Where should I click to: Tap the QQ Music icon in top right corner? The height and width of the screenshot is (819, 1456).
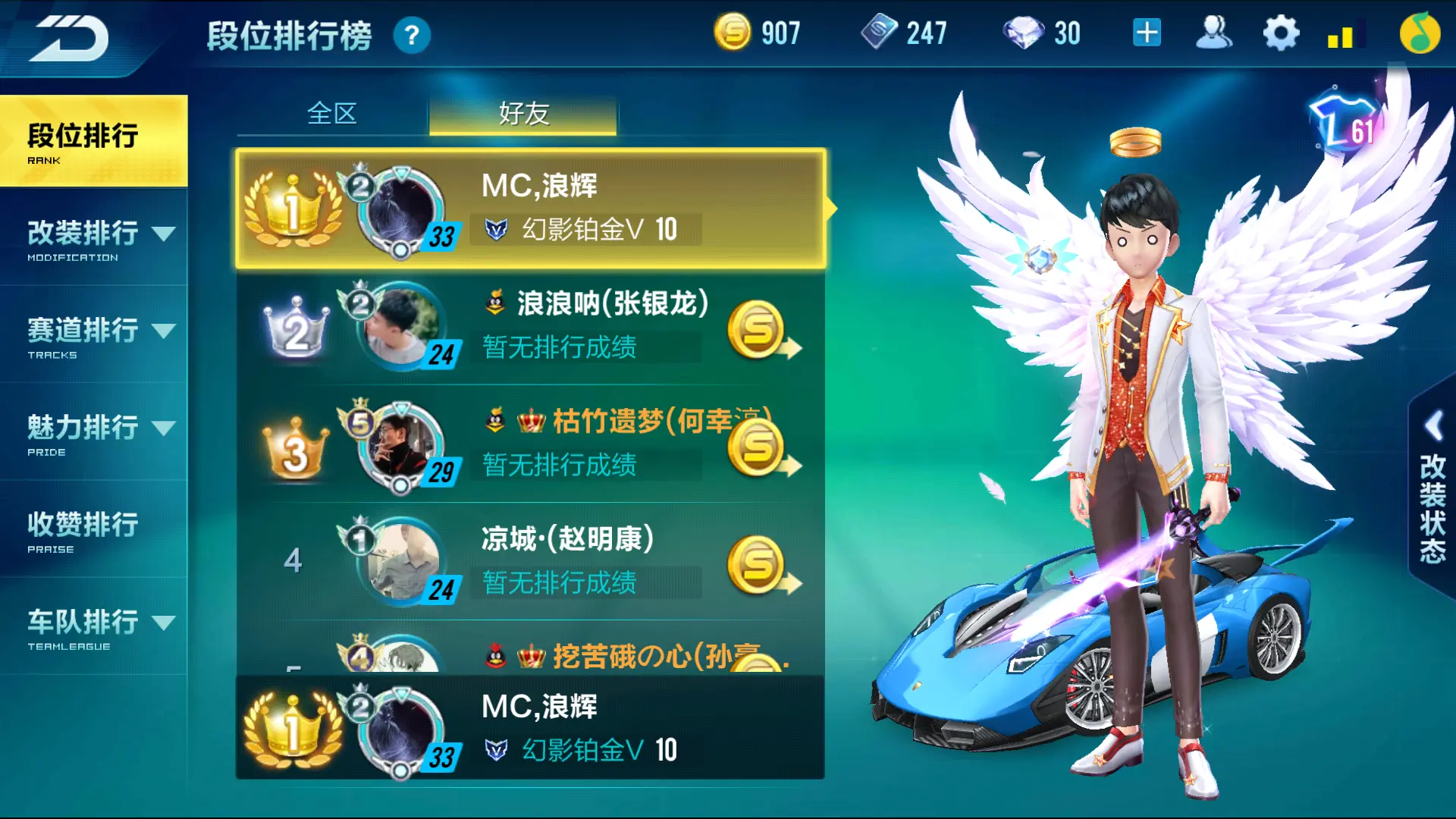point(1420,32)
